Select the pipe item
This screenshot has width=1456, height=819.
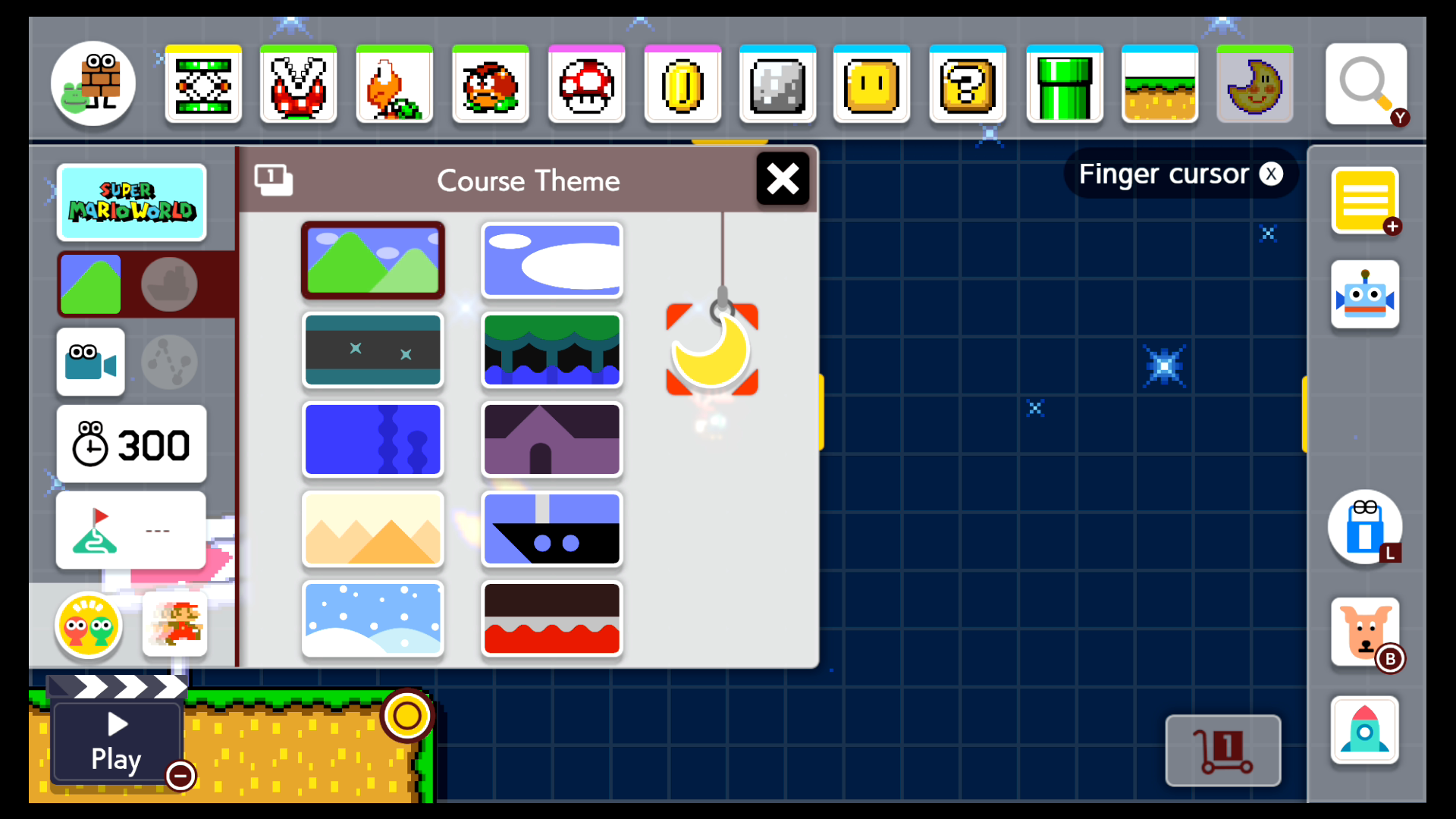pyautogui.click(x=1064, y=83)
